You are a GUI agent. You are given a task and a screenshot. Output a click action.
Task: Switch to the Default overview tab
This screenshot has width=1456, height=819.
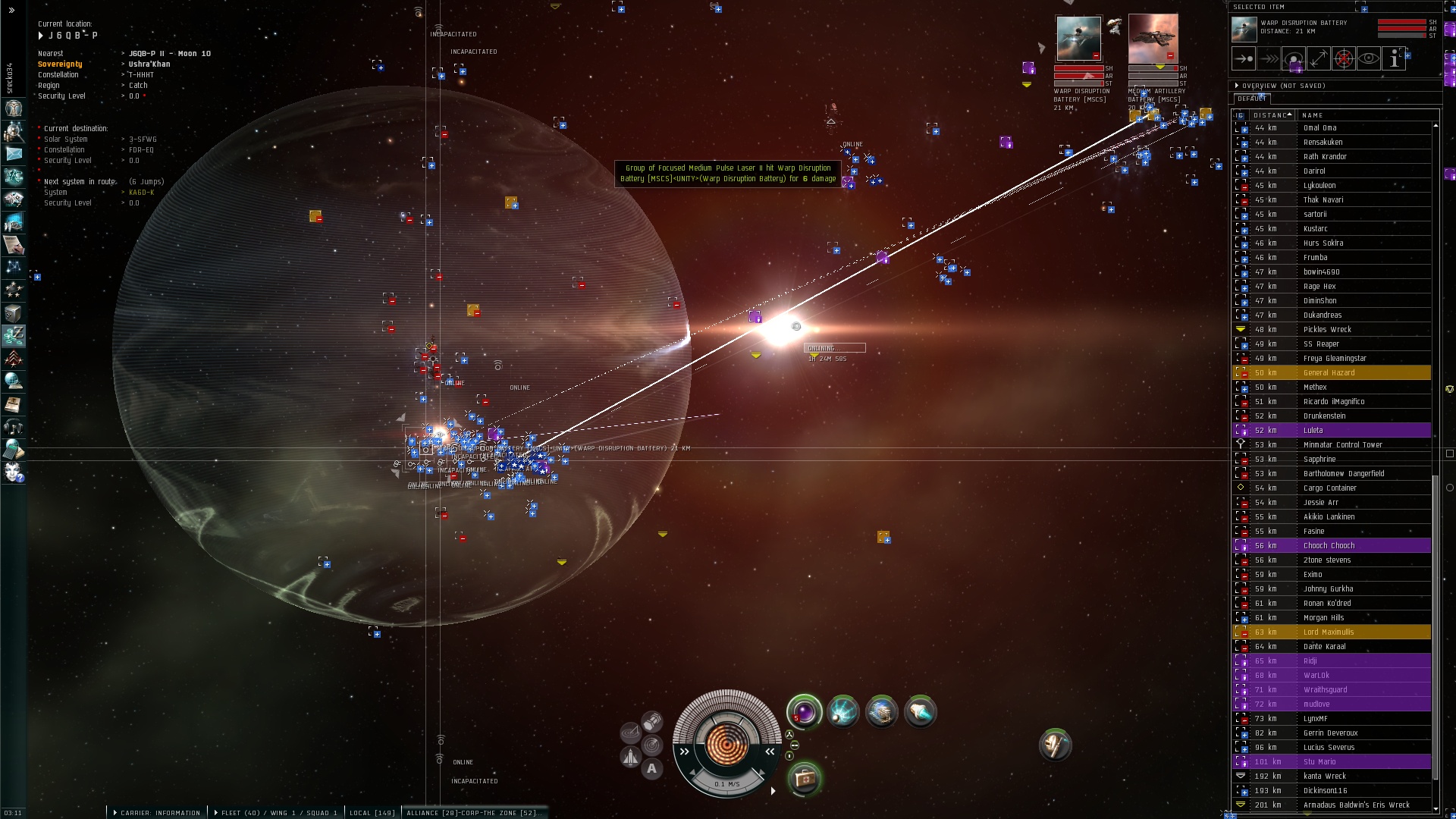[1251, 99]
